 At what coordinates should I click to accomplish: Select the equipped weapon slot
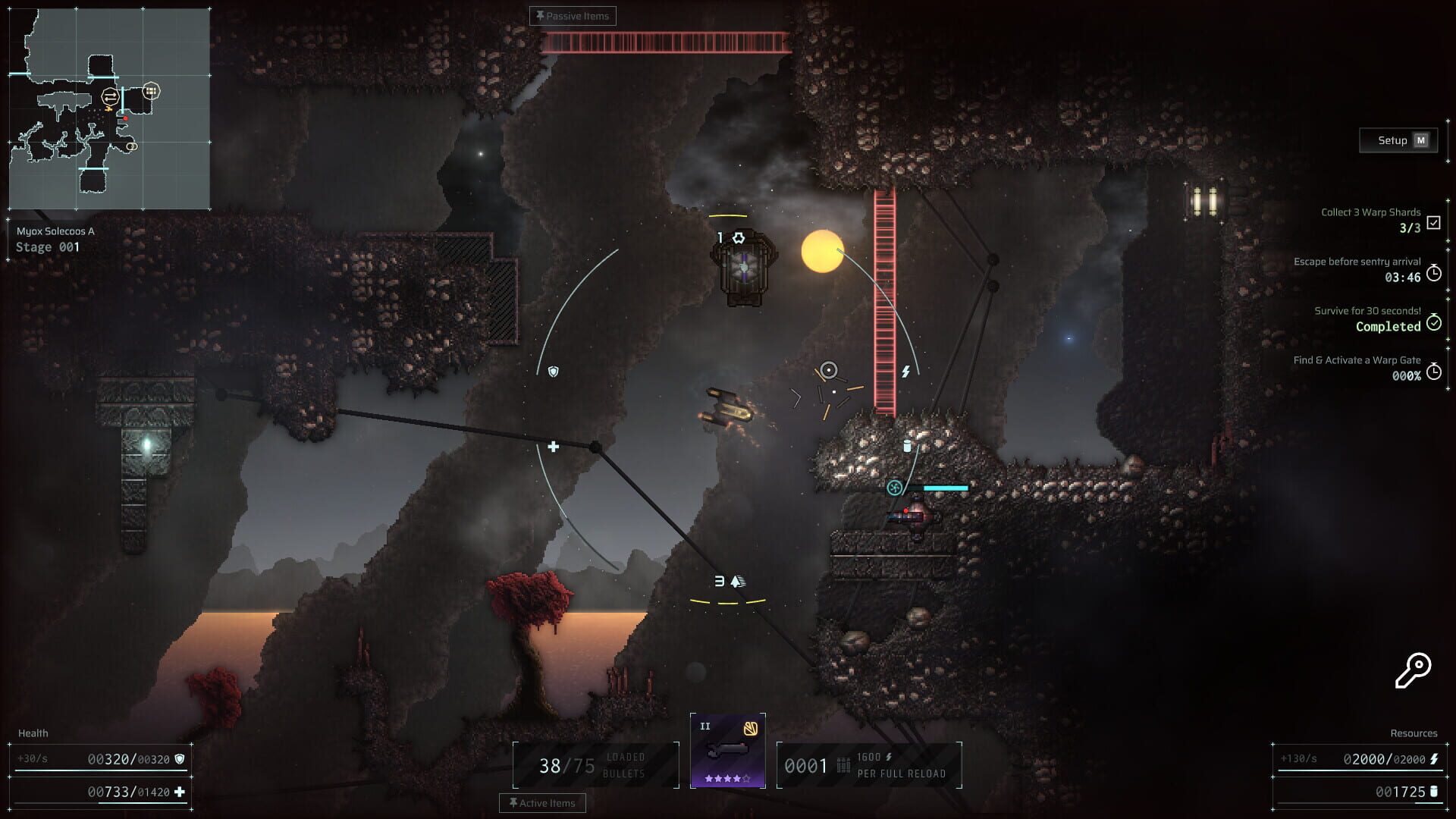pyautogui.click(x=727, y=751)
